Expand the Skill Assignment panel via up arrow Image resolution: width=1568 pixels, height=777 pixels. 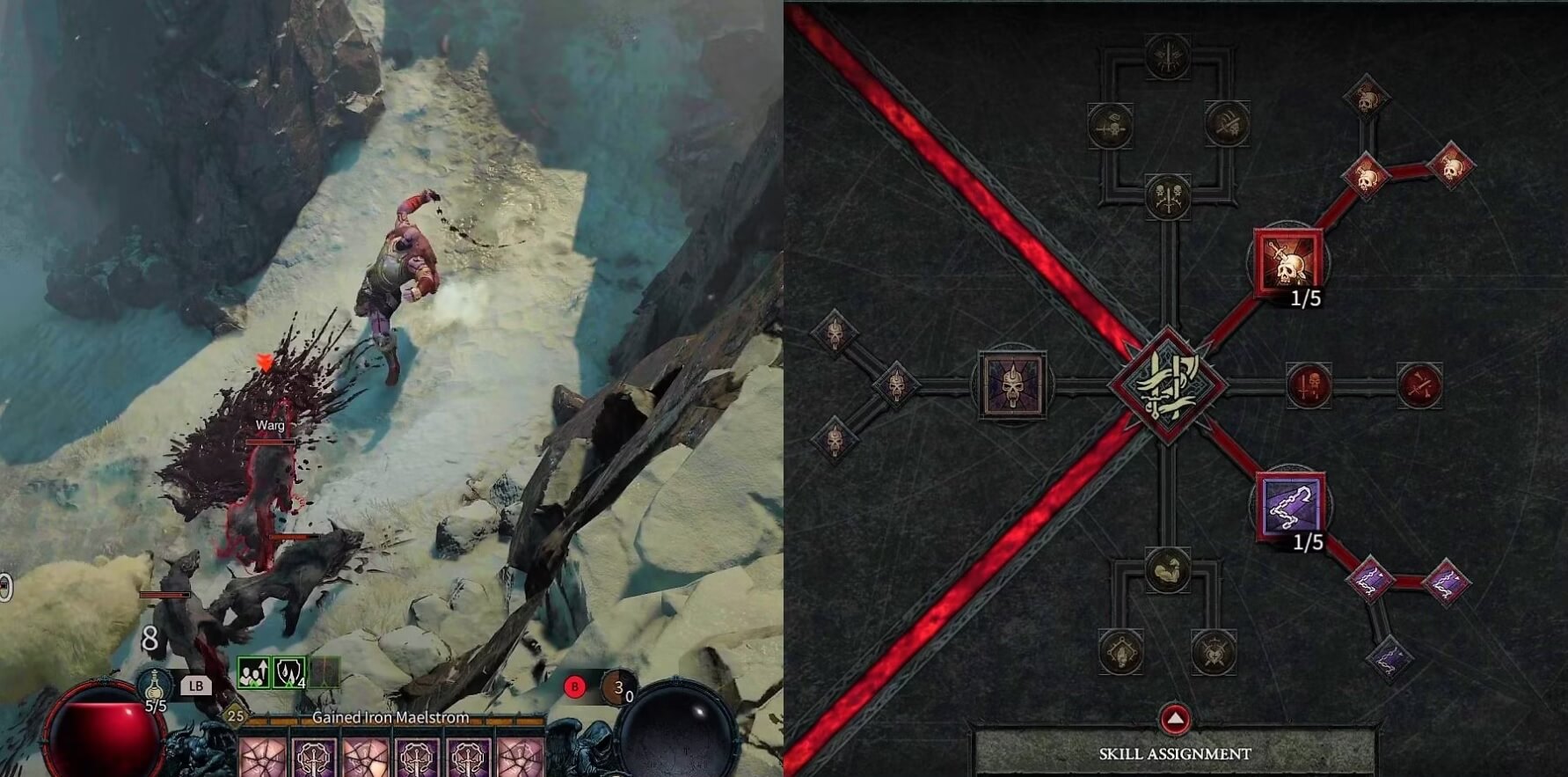click(x=1176, y=718)
